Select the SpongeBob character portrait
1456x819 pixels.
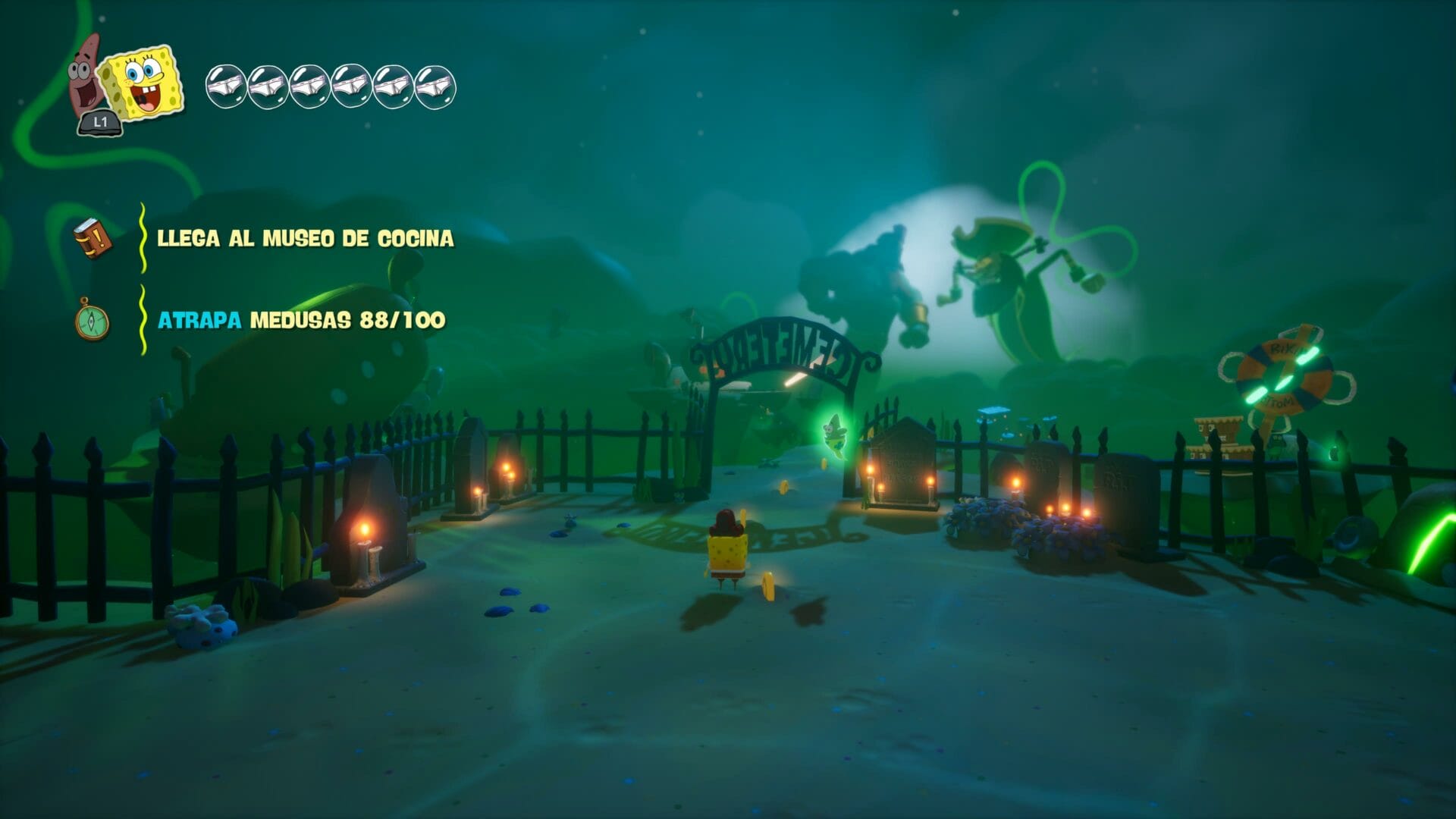143,82
